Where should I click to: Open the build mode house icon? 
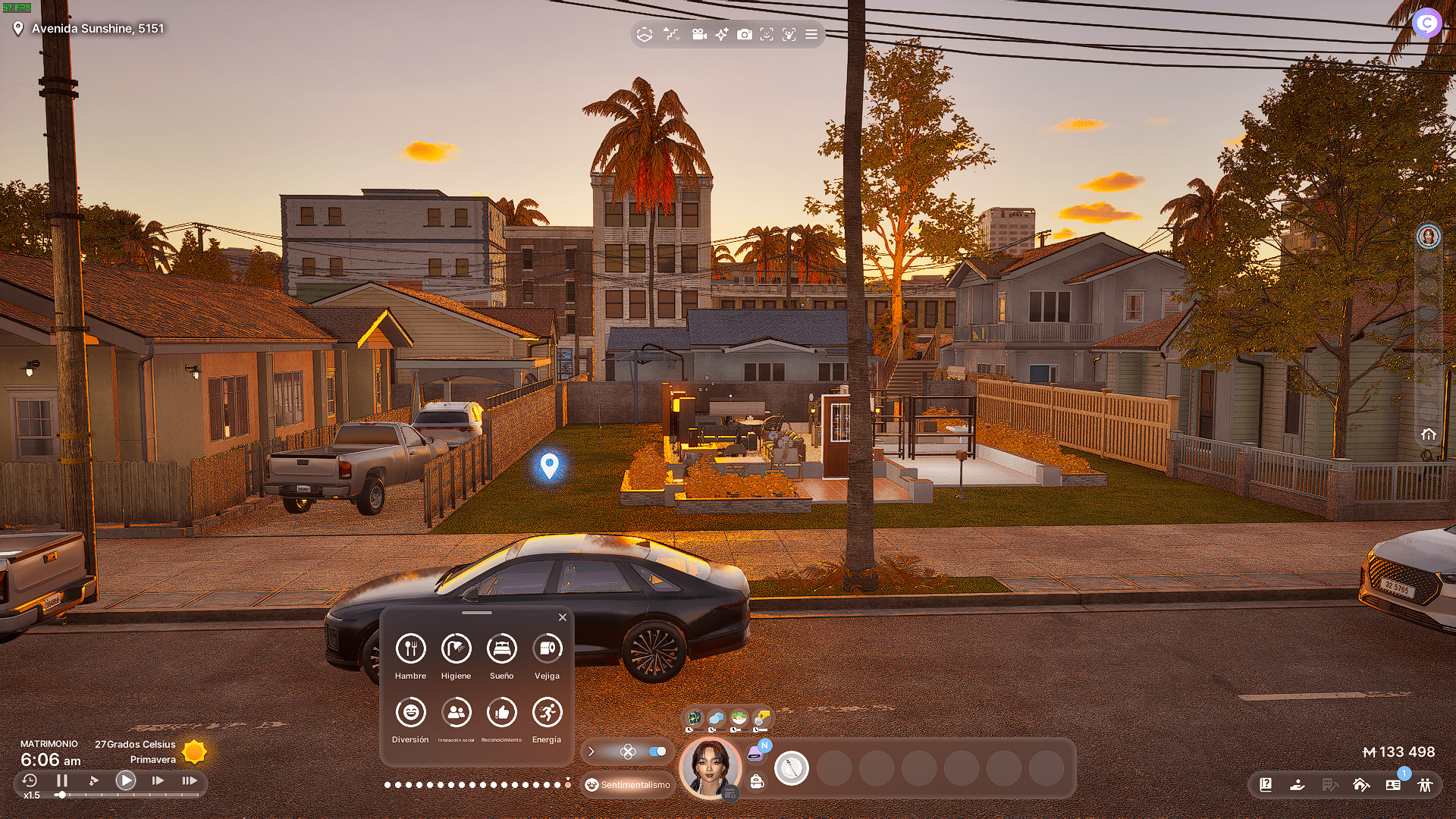[1360, 785]
